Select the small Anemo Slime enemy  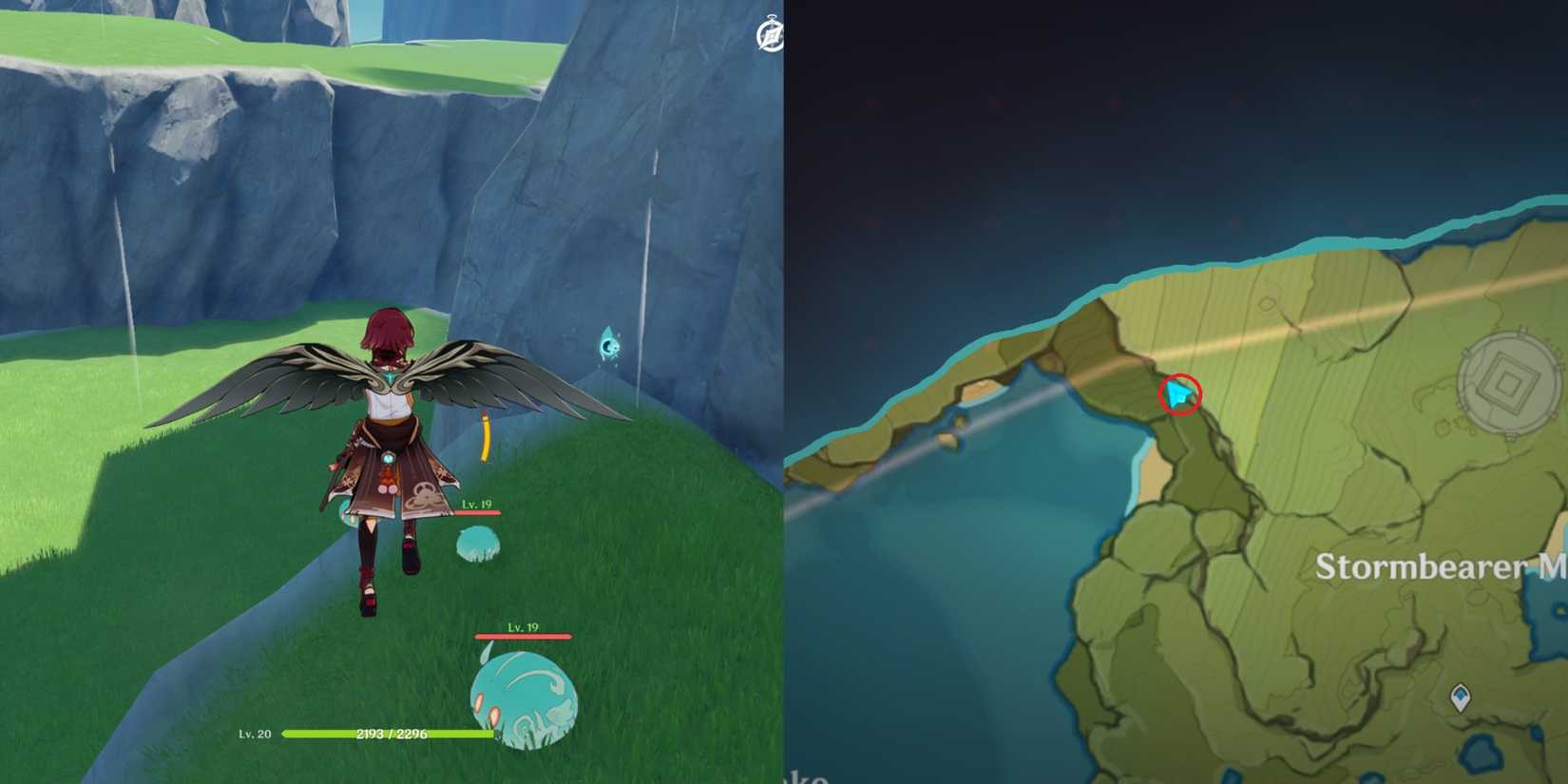480,542
